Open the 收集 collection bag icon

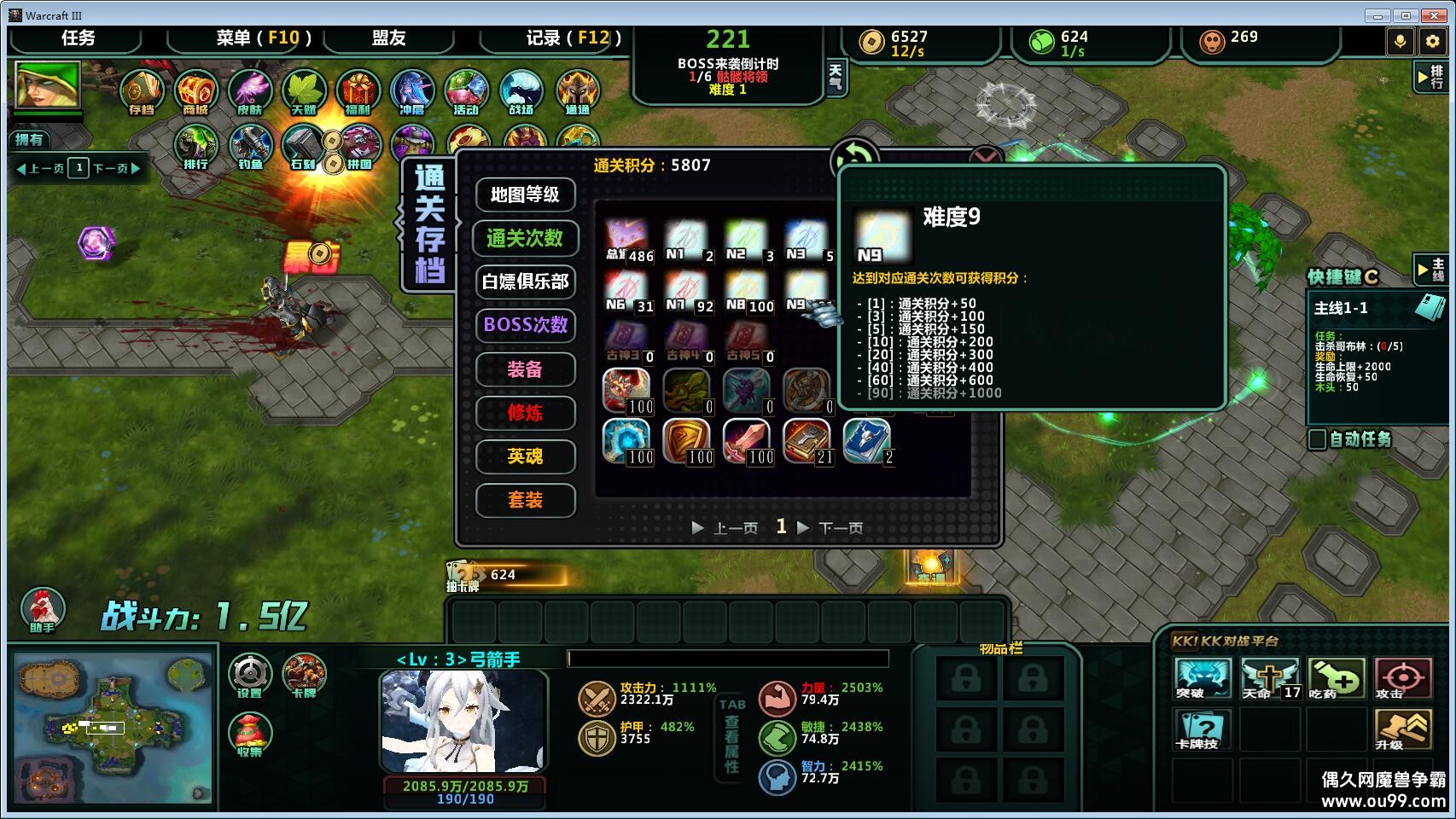pyautogui.click(x=249, y=734)
